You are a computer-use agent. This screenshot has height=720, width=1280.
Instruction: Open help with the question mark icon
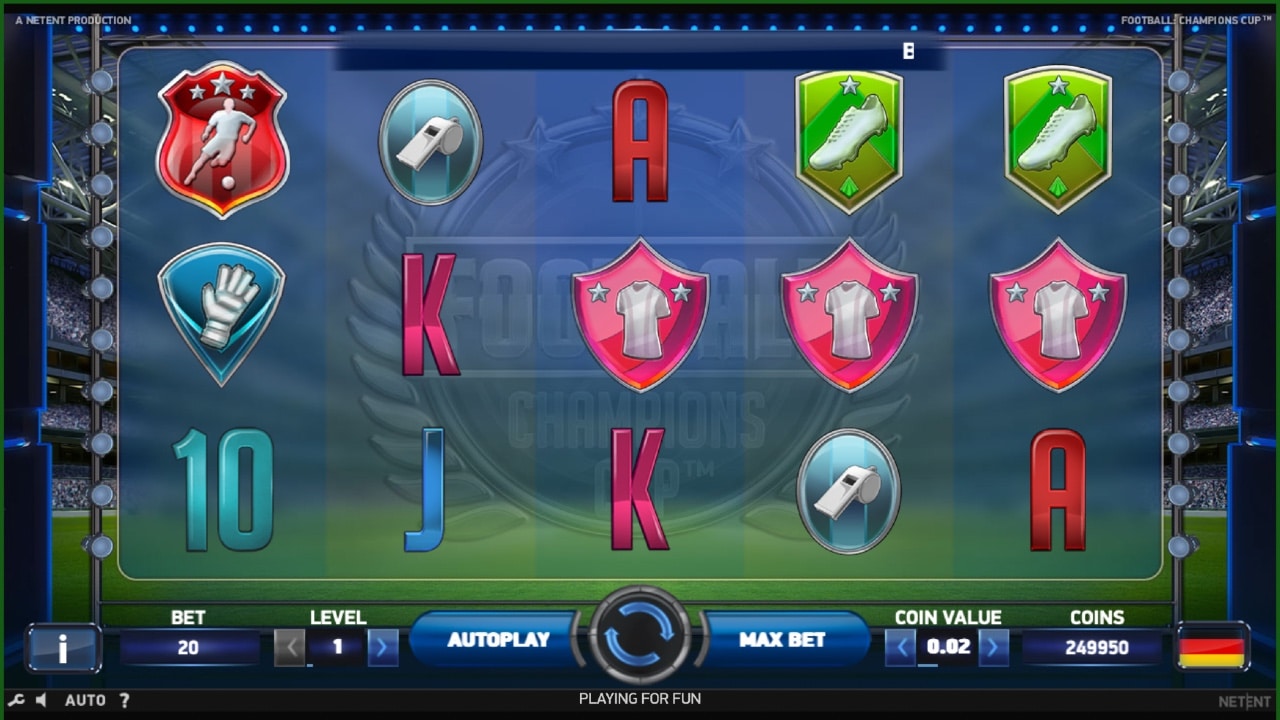(124, 700)
